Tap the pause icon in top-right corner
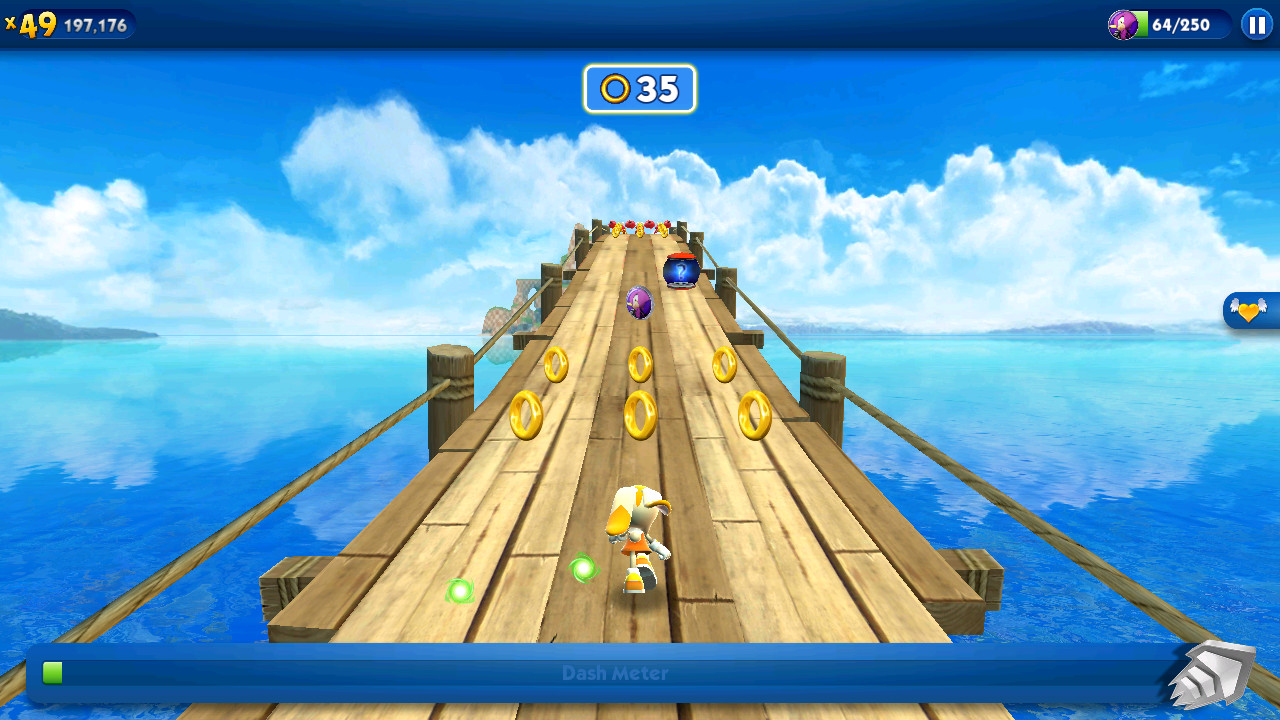1280x720 pixels. [x=1256, y=25]
